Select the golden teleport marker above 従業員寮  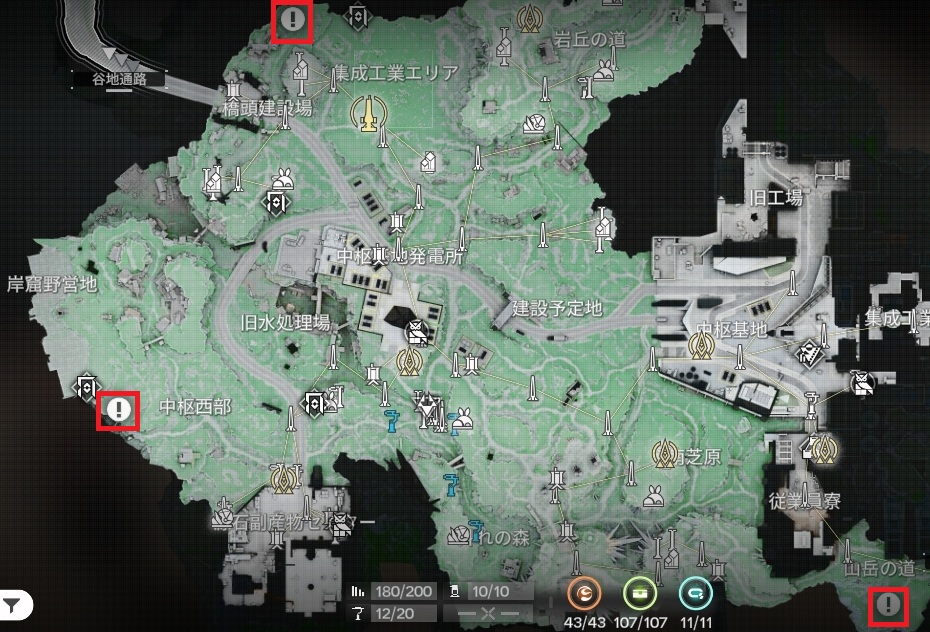click(x=825, y=449)
